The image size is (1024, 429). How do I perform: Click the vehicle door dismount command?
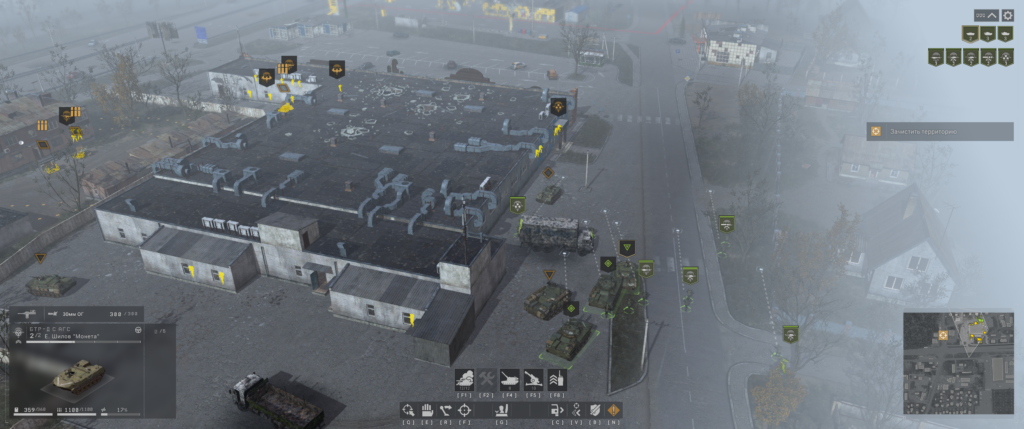[558, 409]
